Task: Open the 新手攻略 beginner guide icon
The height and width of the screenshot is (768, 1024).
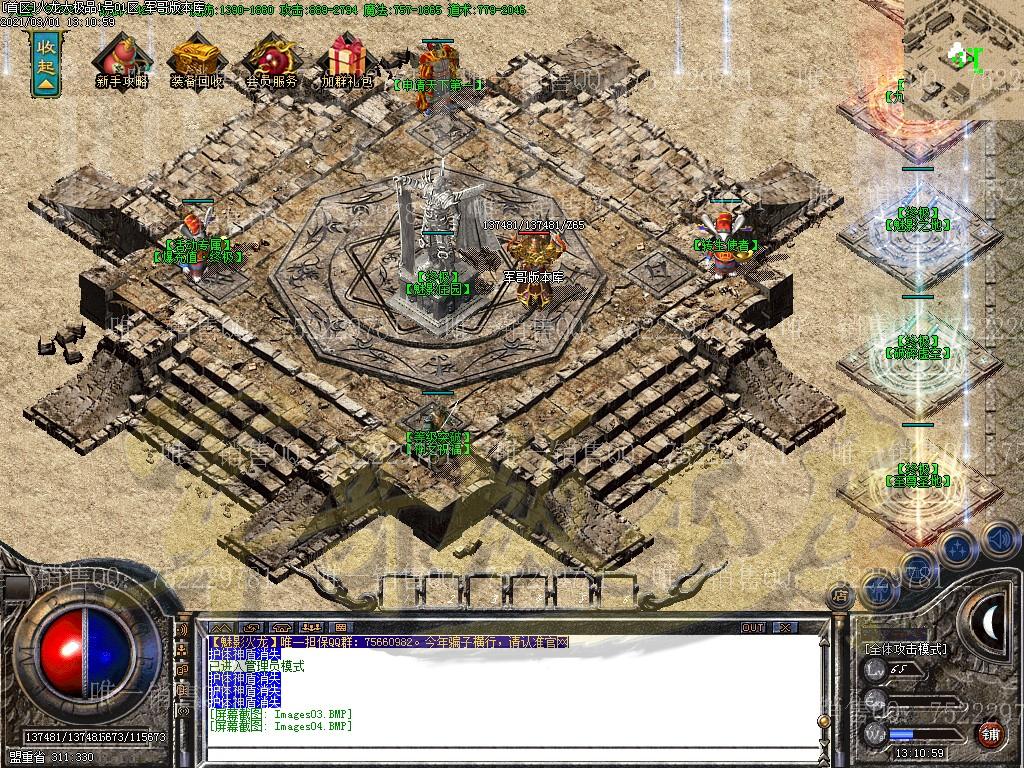Action: [121, 60]
